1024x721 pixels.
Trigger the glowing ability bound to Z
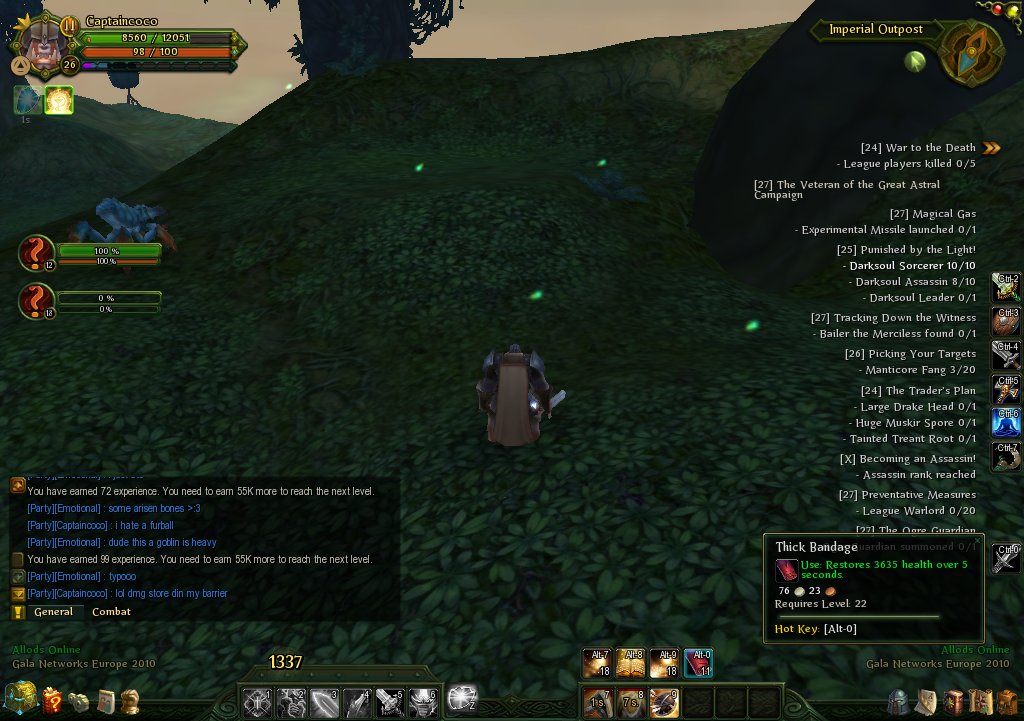point(462,698)
